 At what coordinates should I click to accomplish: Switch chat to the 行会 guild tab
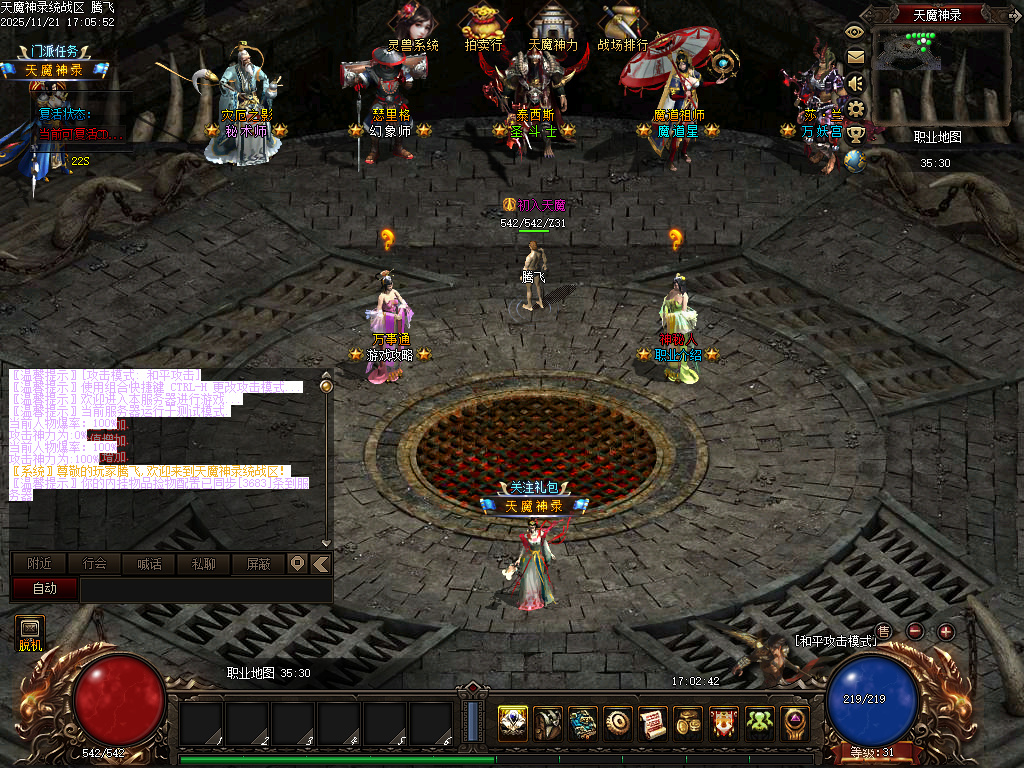95,564
